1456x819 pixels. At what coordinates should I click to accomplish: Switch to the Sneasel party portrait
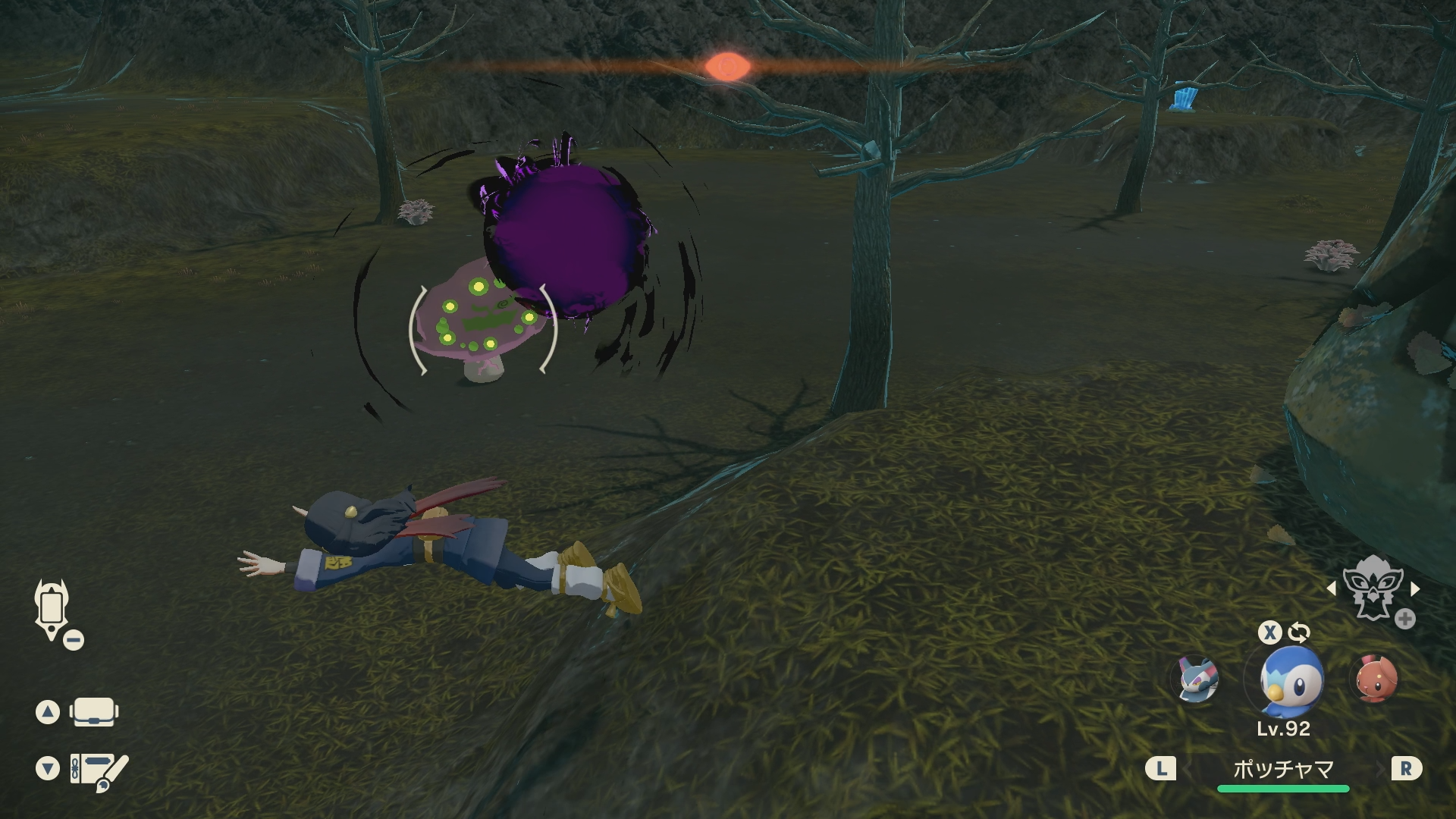pyautogui.click(x=1198, y=679)
